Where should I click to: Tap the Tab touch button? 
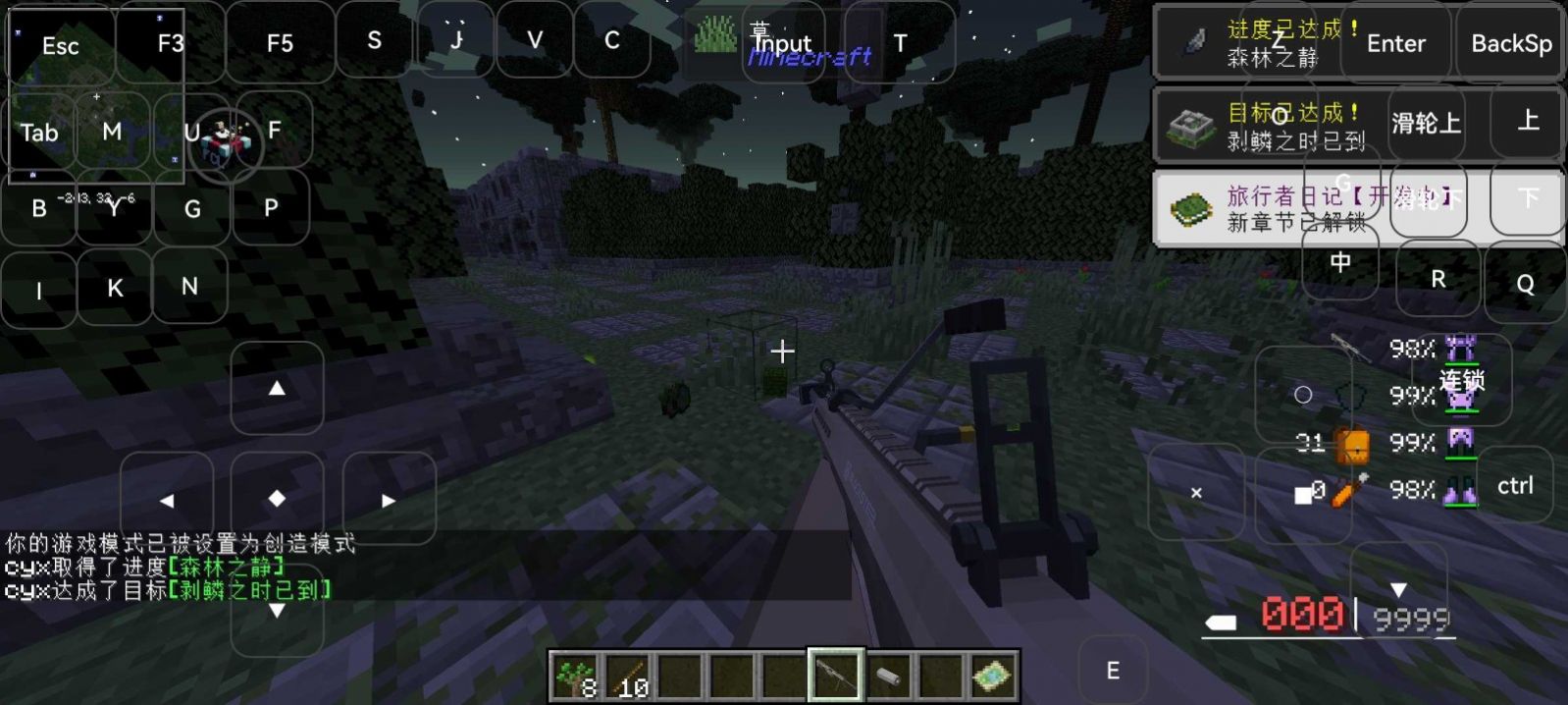(x=39, y=133)
